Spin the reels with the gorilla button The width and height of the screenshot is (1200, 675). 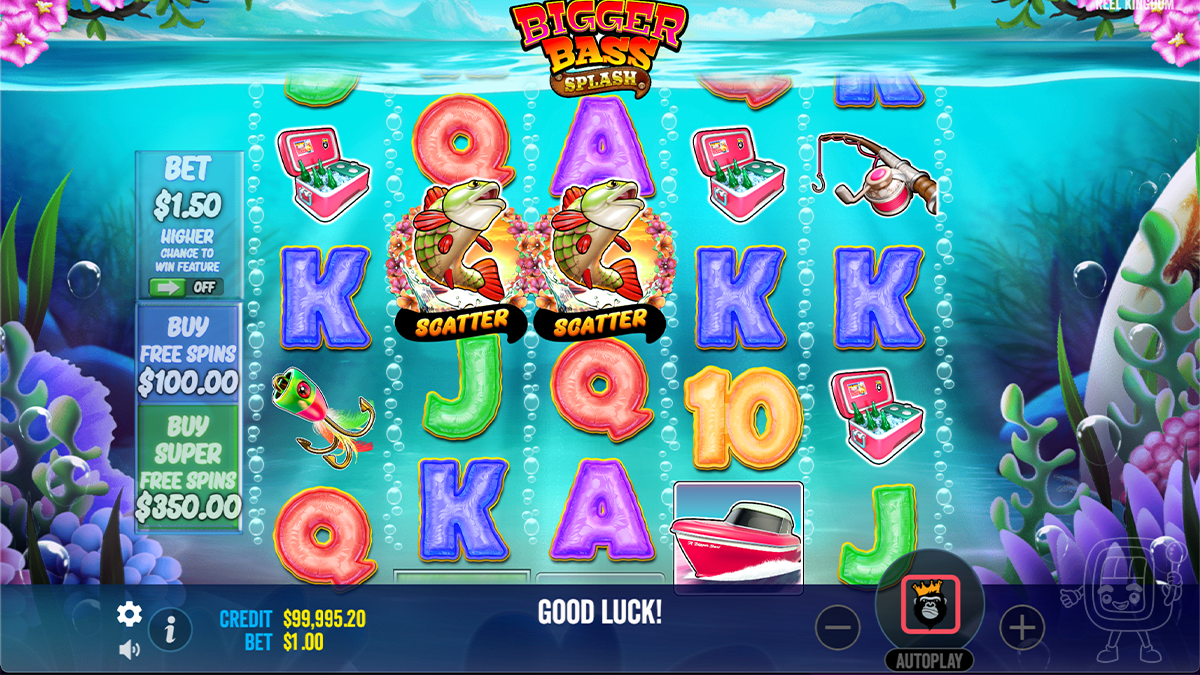(930, 604)
